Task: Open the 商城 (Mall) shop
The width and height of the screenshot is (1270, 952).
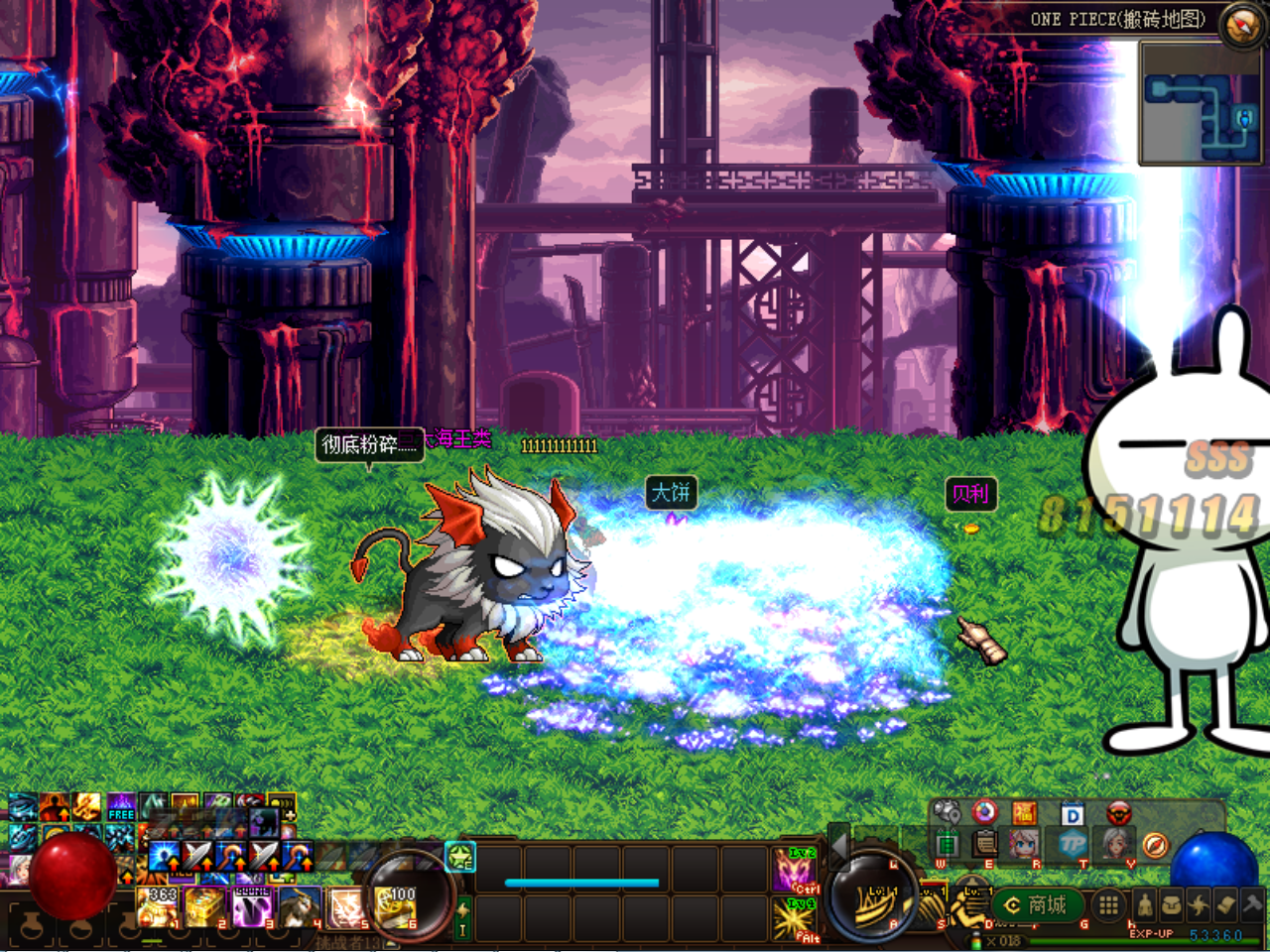Action: [x=1037, y=905]
